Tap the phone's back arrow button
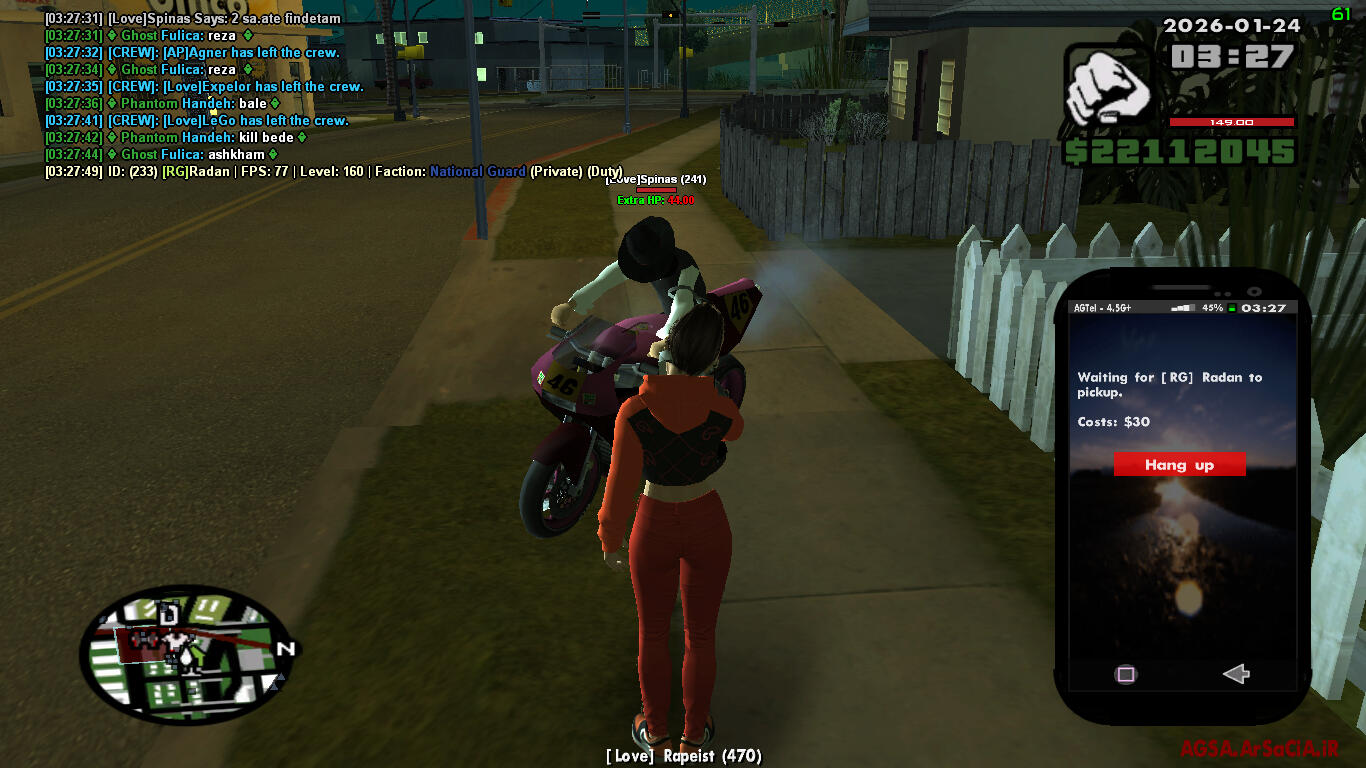The image size is (1366, 768). pyautogui.click(x=1236, y=674)
